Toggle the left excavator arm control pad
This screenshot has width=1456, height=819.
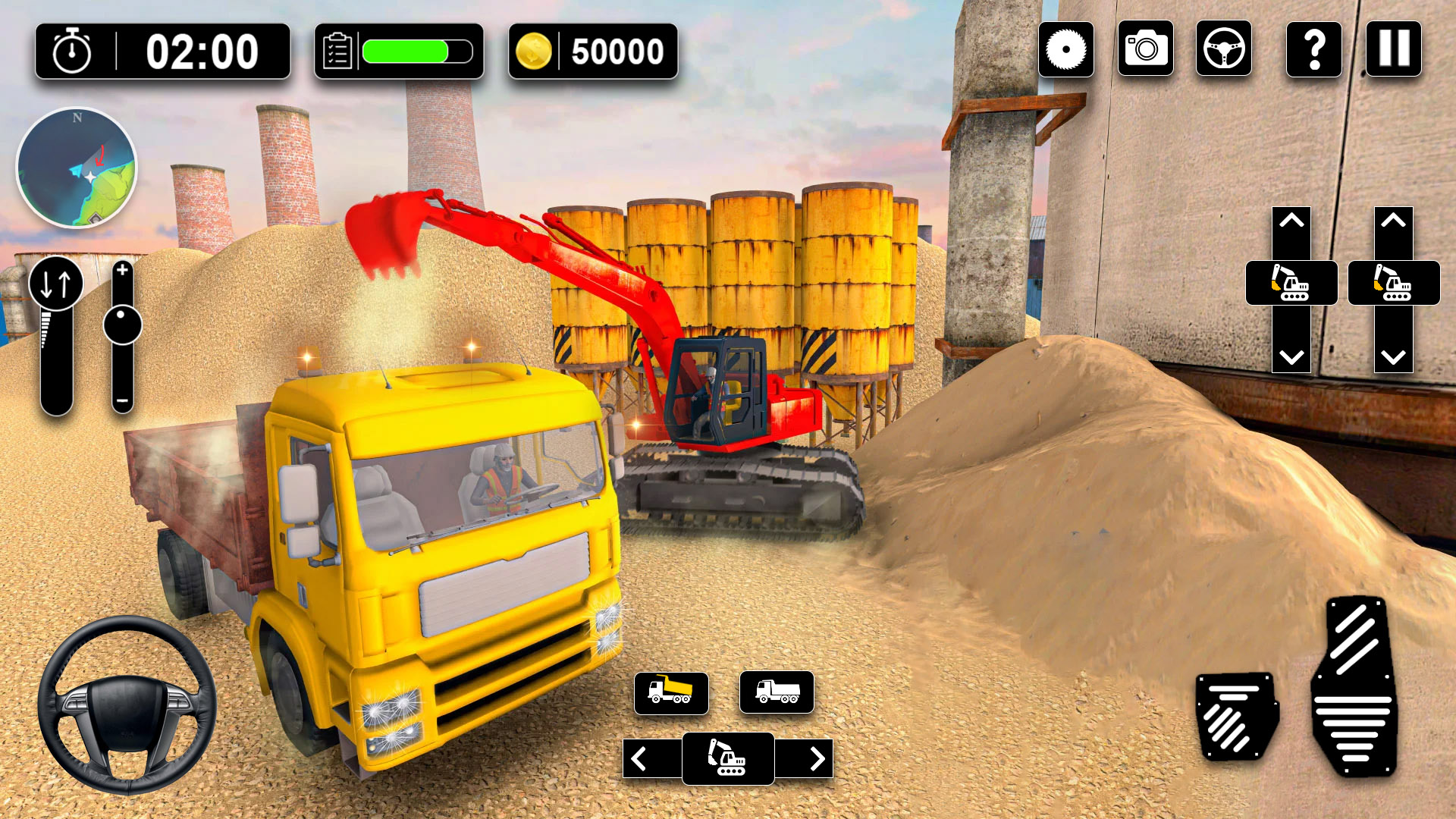(1292, 283)
